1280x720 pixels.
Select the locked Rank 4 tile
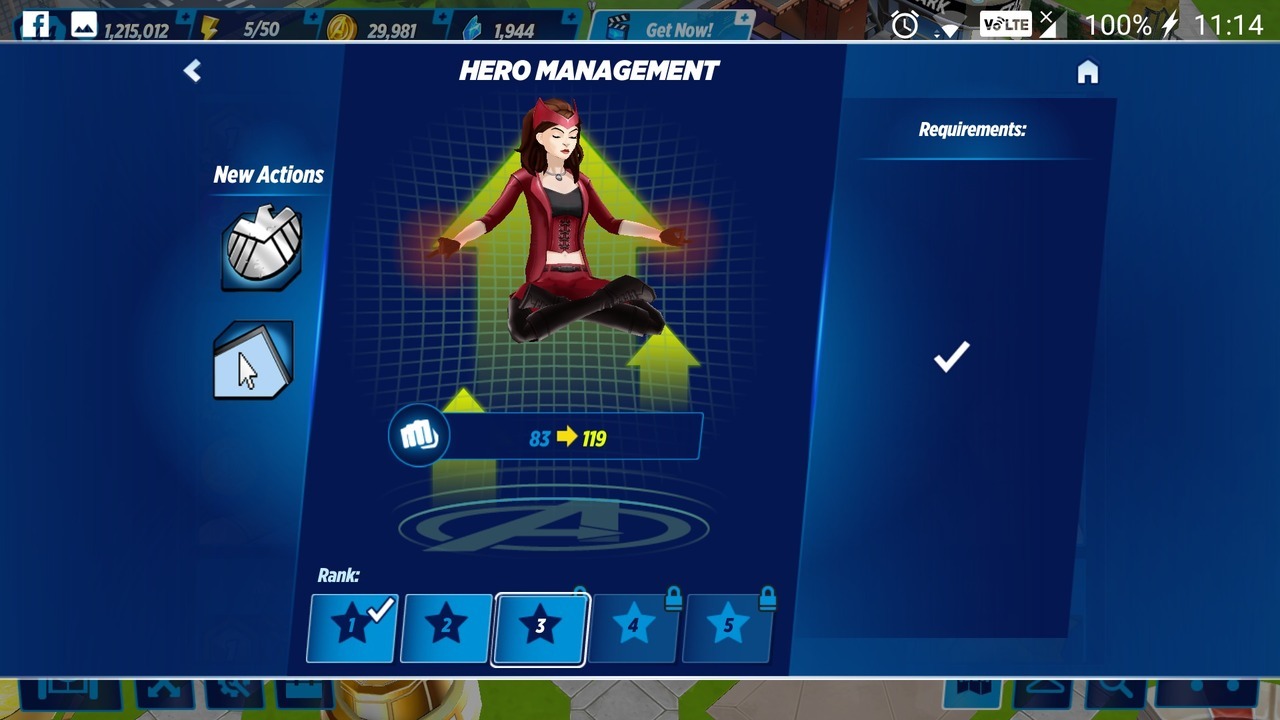point(634,628)
